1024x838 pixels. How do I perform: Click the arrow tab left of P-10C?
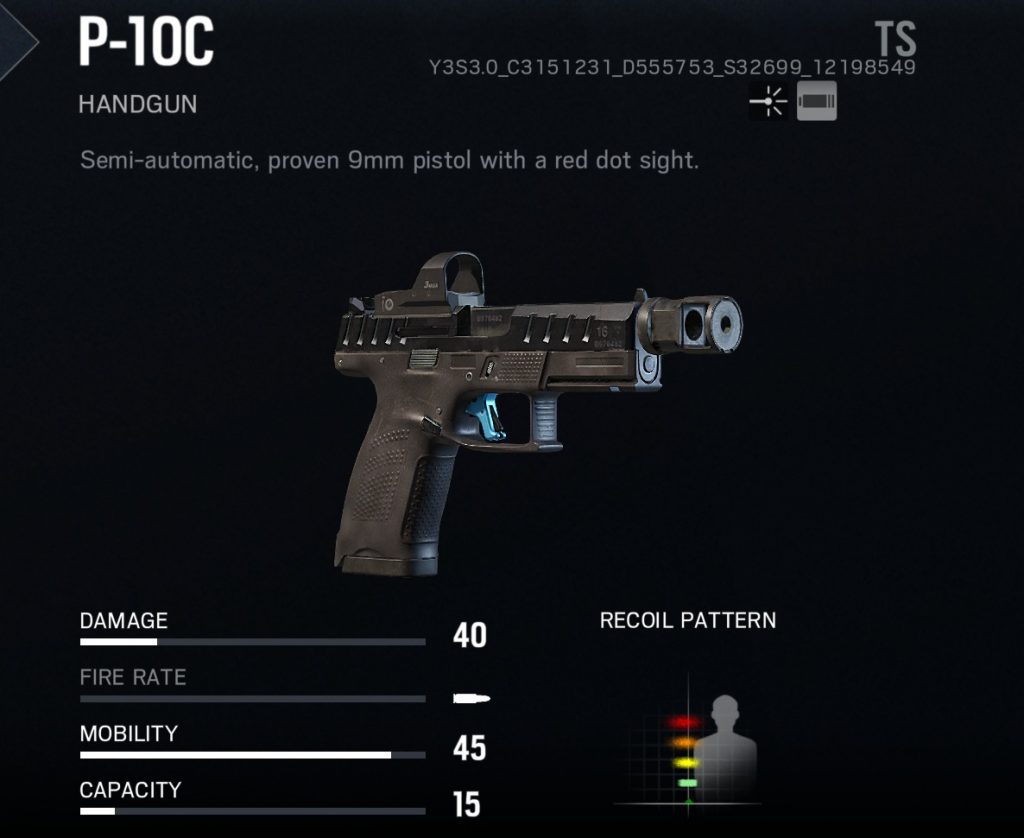point(17,40)
